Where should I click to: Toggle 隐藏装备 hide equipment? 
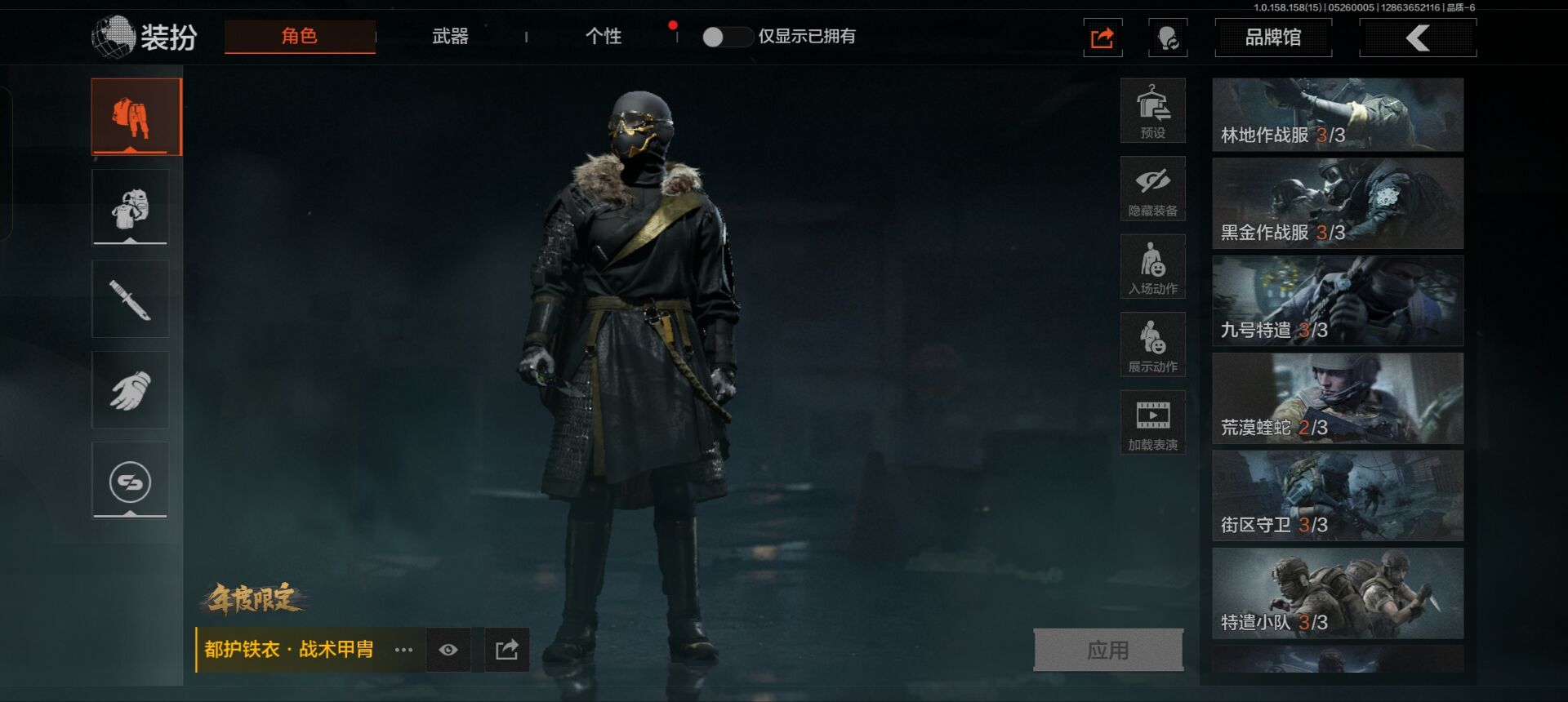1152,189
